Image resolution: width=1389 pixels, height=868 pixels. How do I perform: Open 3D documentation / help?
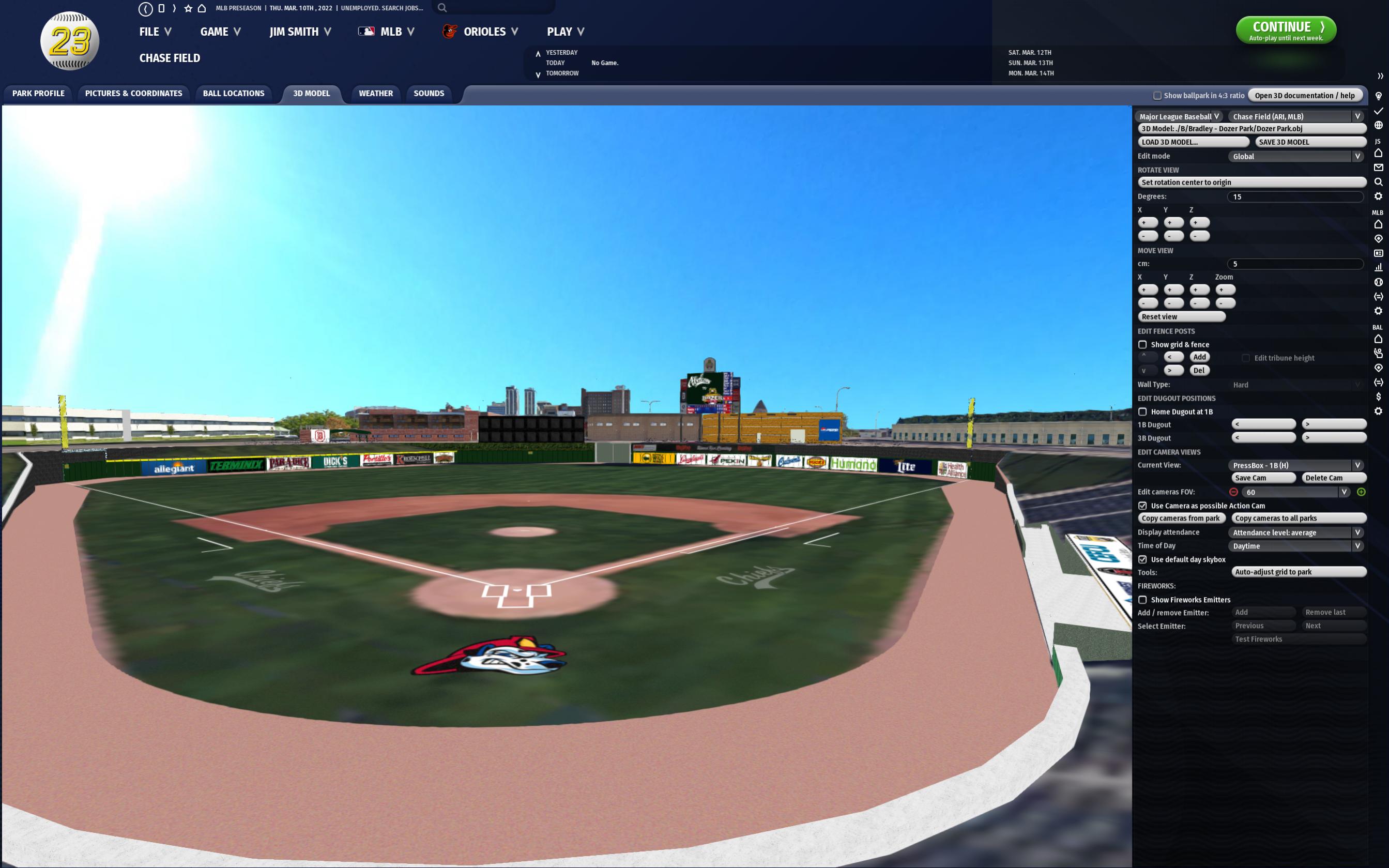(x=1304, y=96)
